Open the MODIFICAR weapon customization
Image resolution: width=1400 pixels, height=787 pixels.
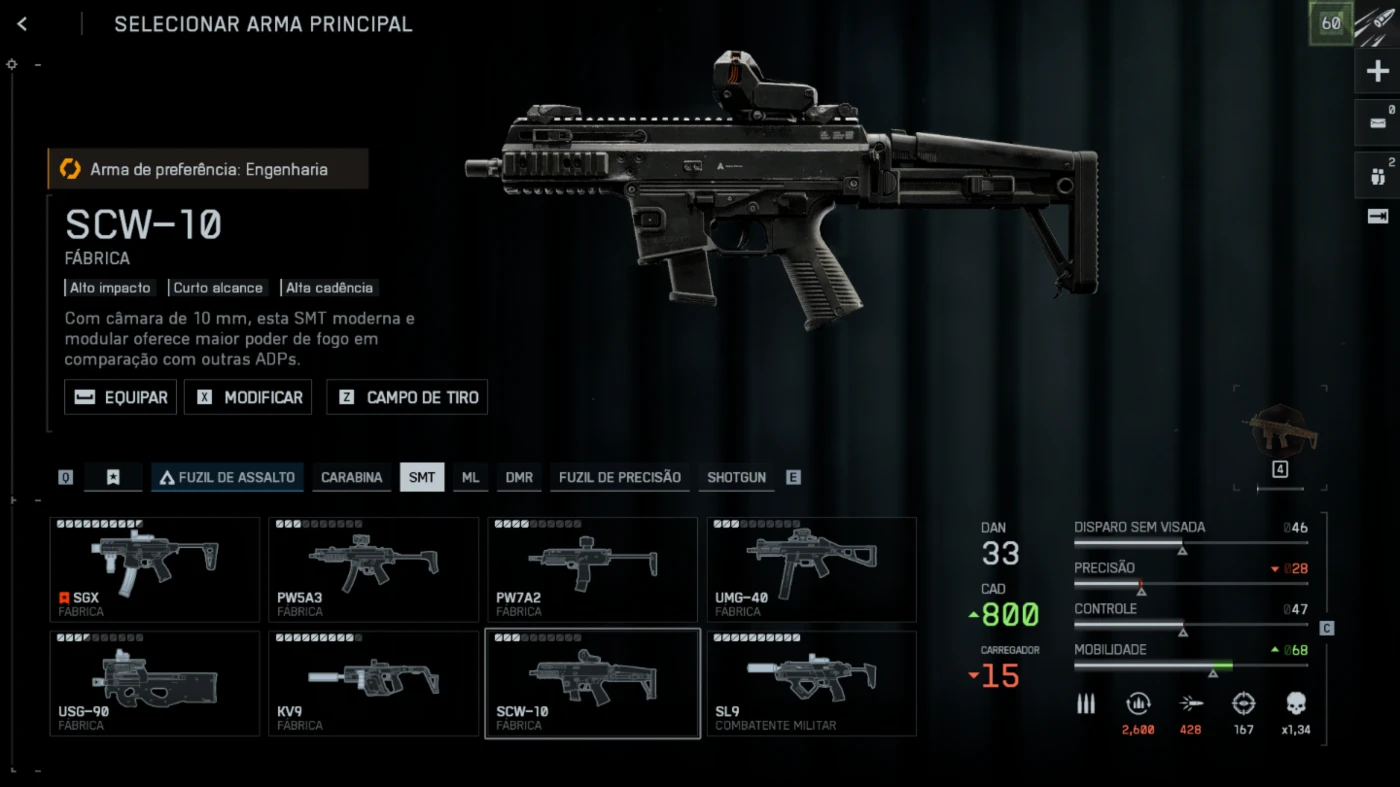click(248, 397)
